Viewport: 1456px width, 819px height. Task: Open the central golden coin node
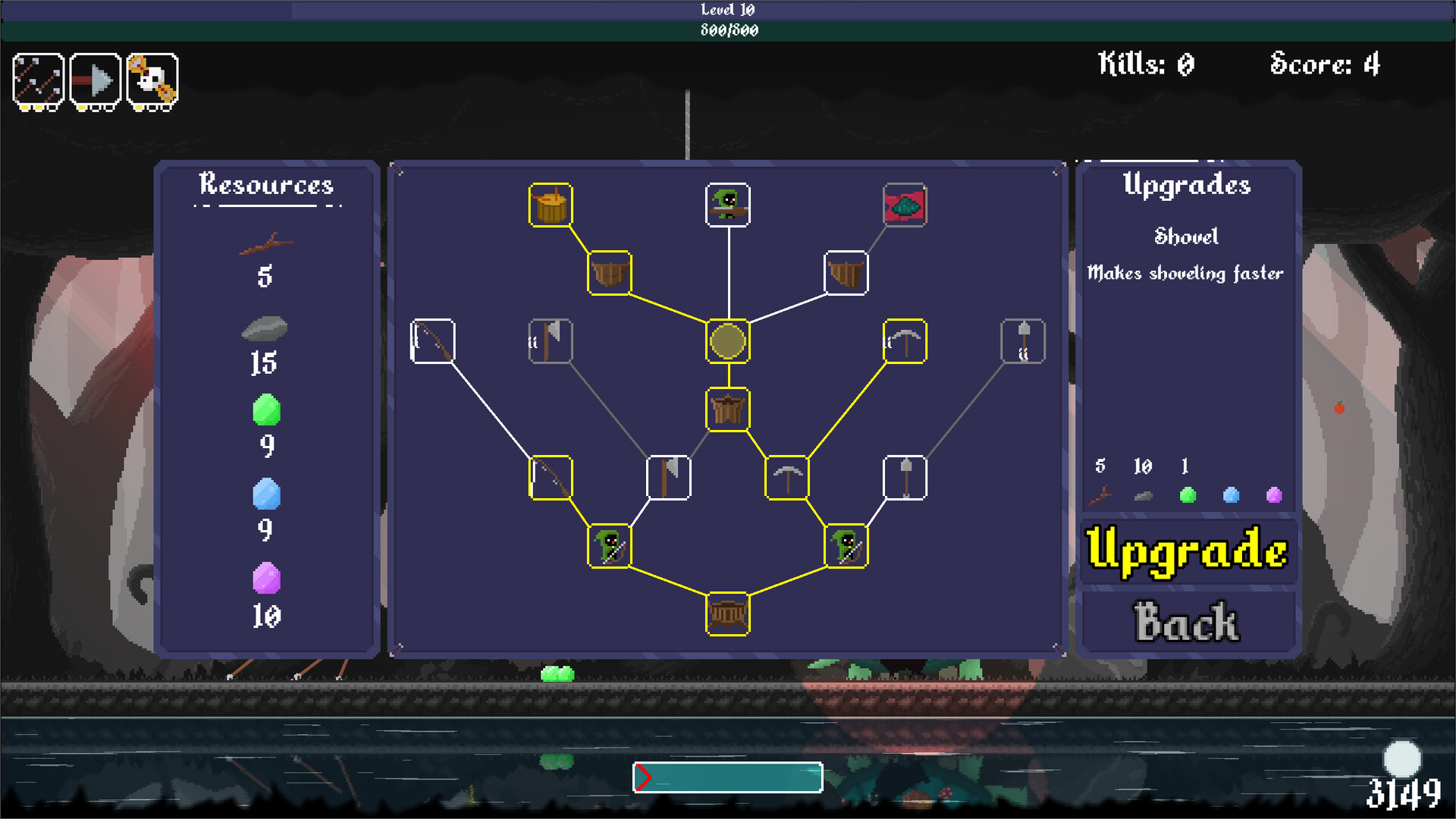click(x=726, y=342)
